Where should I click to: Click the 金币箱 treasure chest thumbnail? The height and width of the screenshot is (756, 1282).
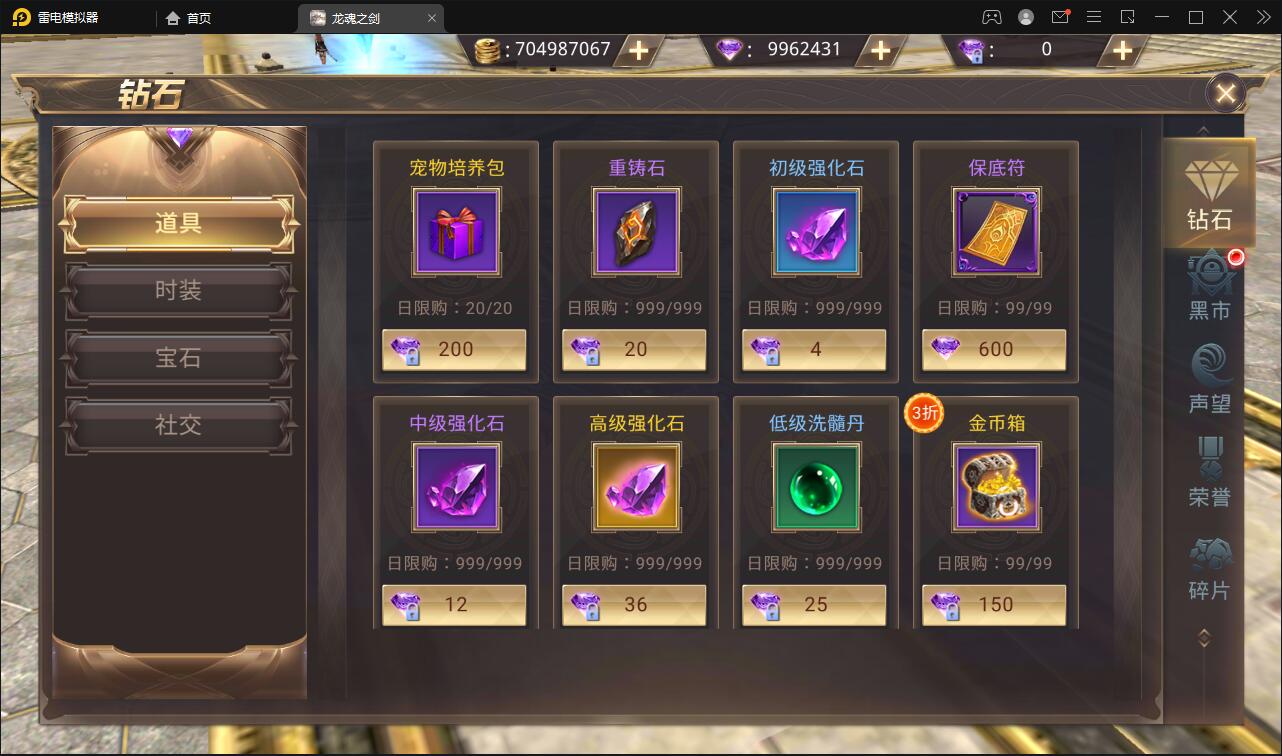click(994, 487)
